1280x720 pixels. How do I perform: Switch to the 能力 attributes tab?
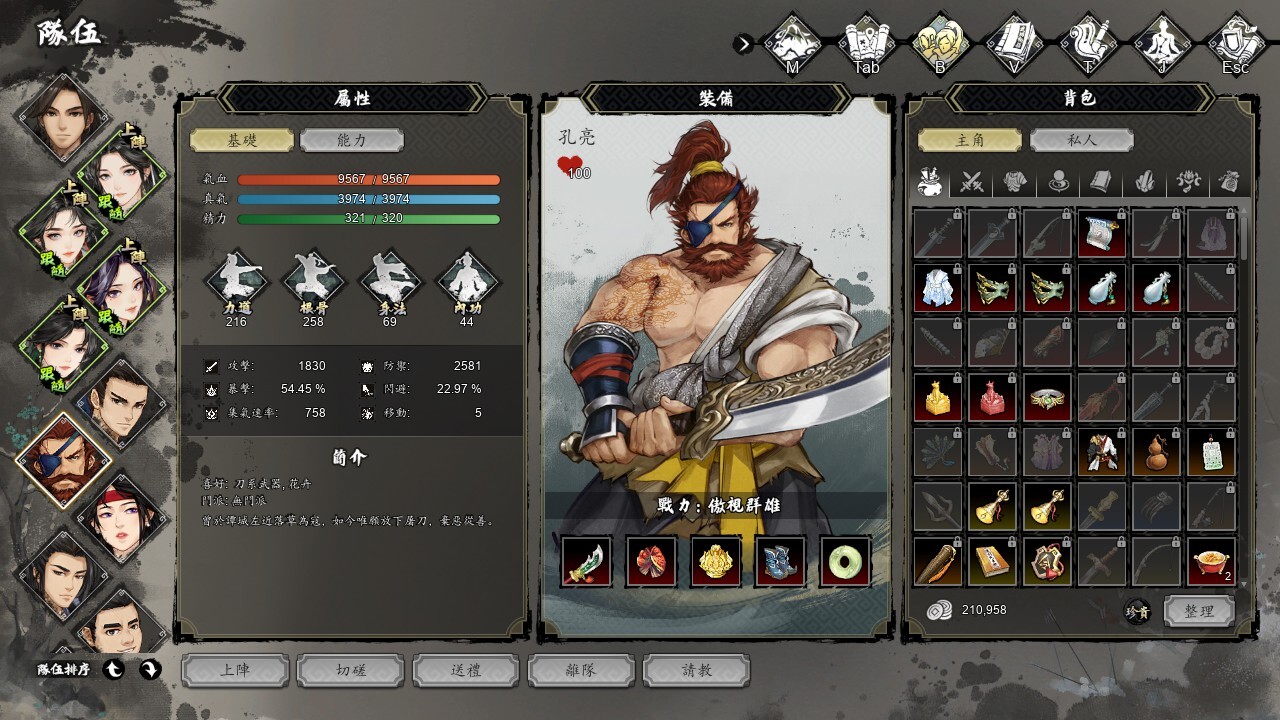[x=351, y=140]
